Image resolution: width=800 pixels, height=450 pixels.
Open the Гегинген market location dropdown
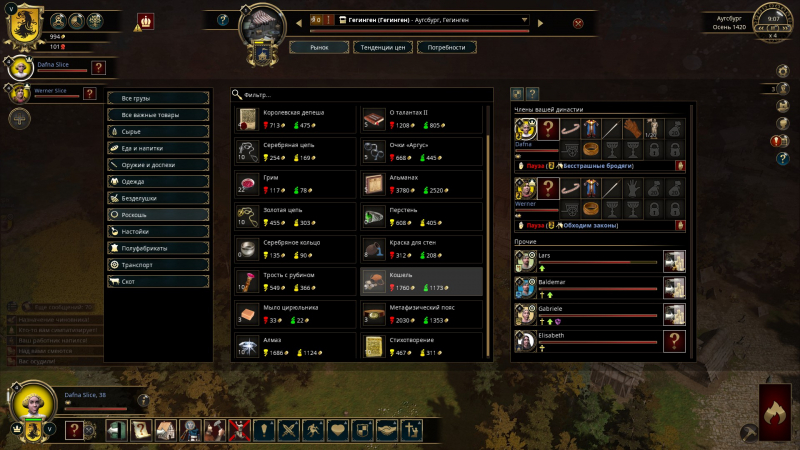(x=525, y=20)
